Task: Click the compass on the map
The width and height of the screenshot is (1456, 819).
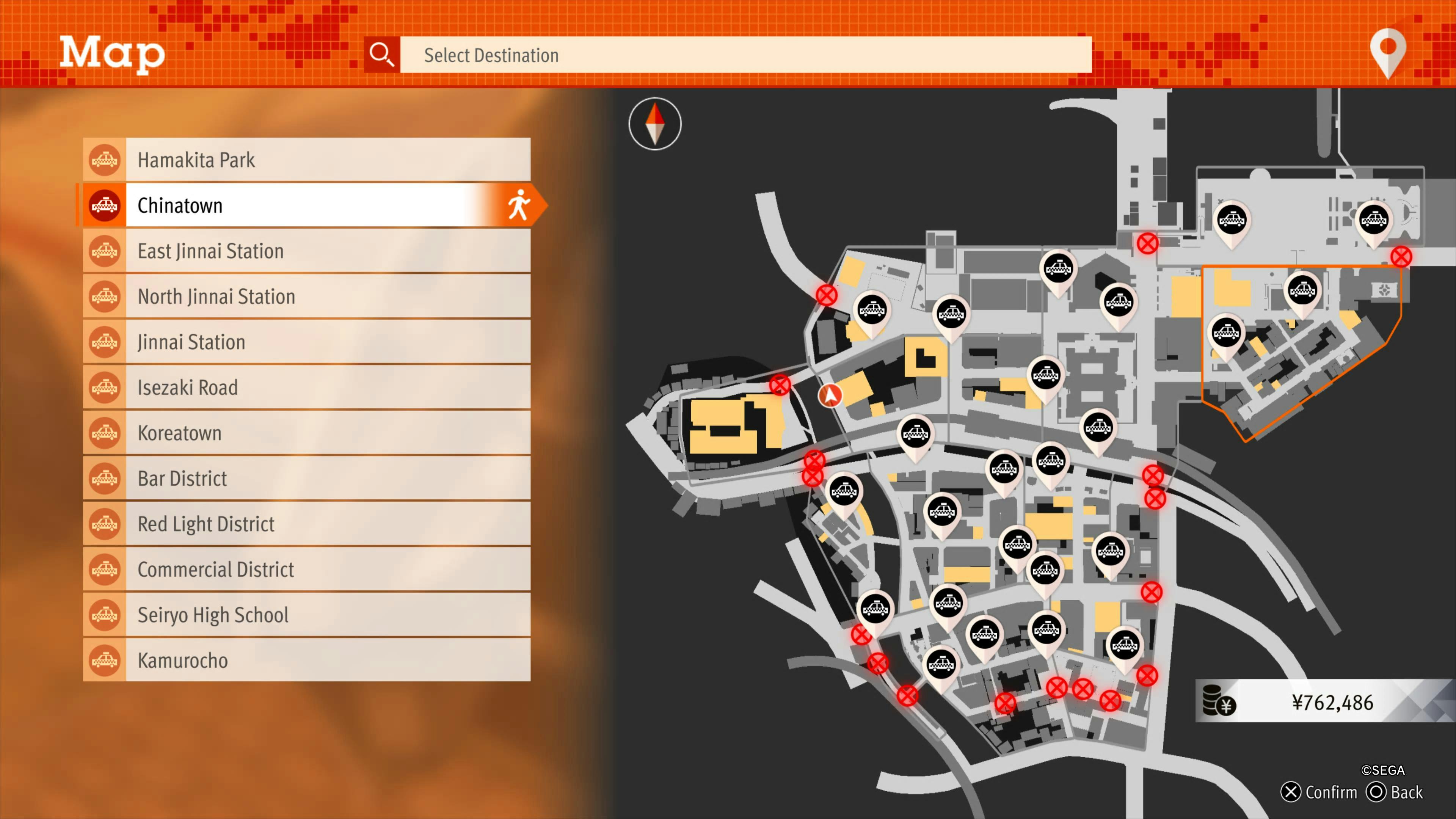Action: click(654, 124)
